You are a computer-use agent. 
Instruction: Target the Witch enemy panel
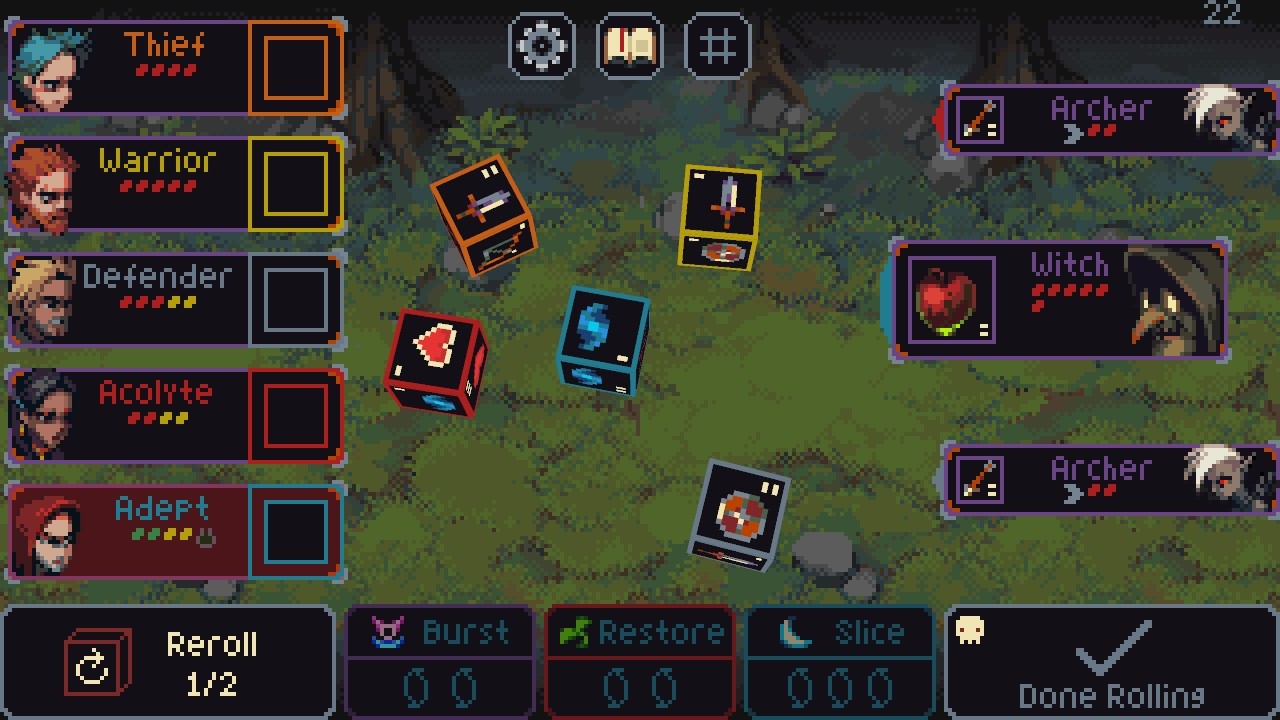tap(1059, 300)
